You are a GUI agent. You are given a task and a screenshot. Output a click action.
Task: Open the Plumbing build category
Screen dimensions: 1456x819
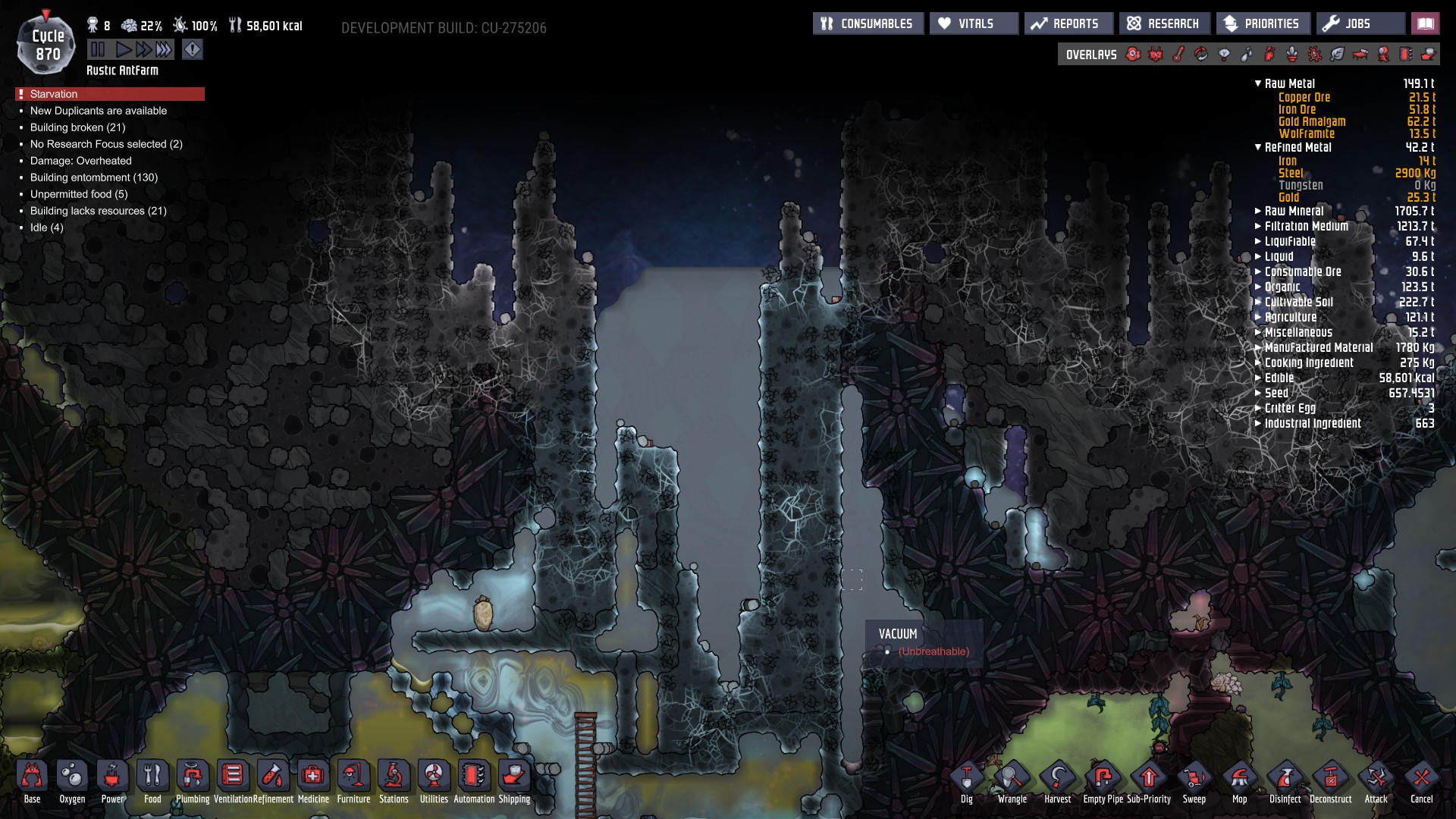click(193, 781)
